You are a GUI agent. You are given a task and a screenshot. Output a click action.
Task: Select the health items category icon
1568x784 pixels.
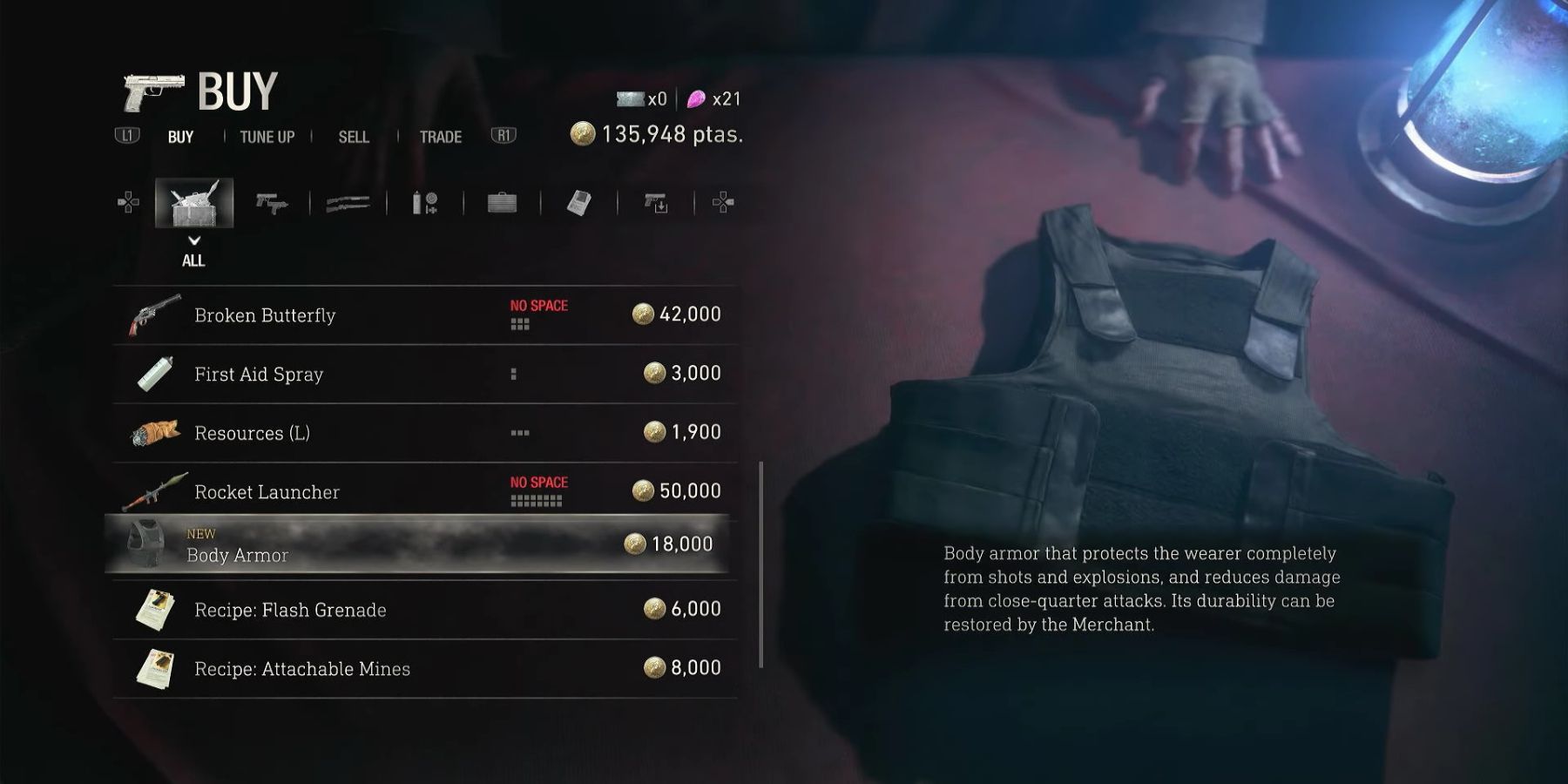[424, 202]
